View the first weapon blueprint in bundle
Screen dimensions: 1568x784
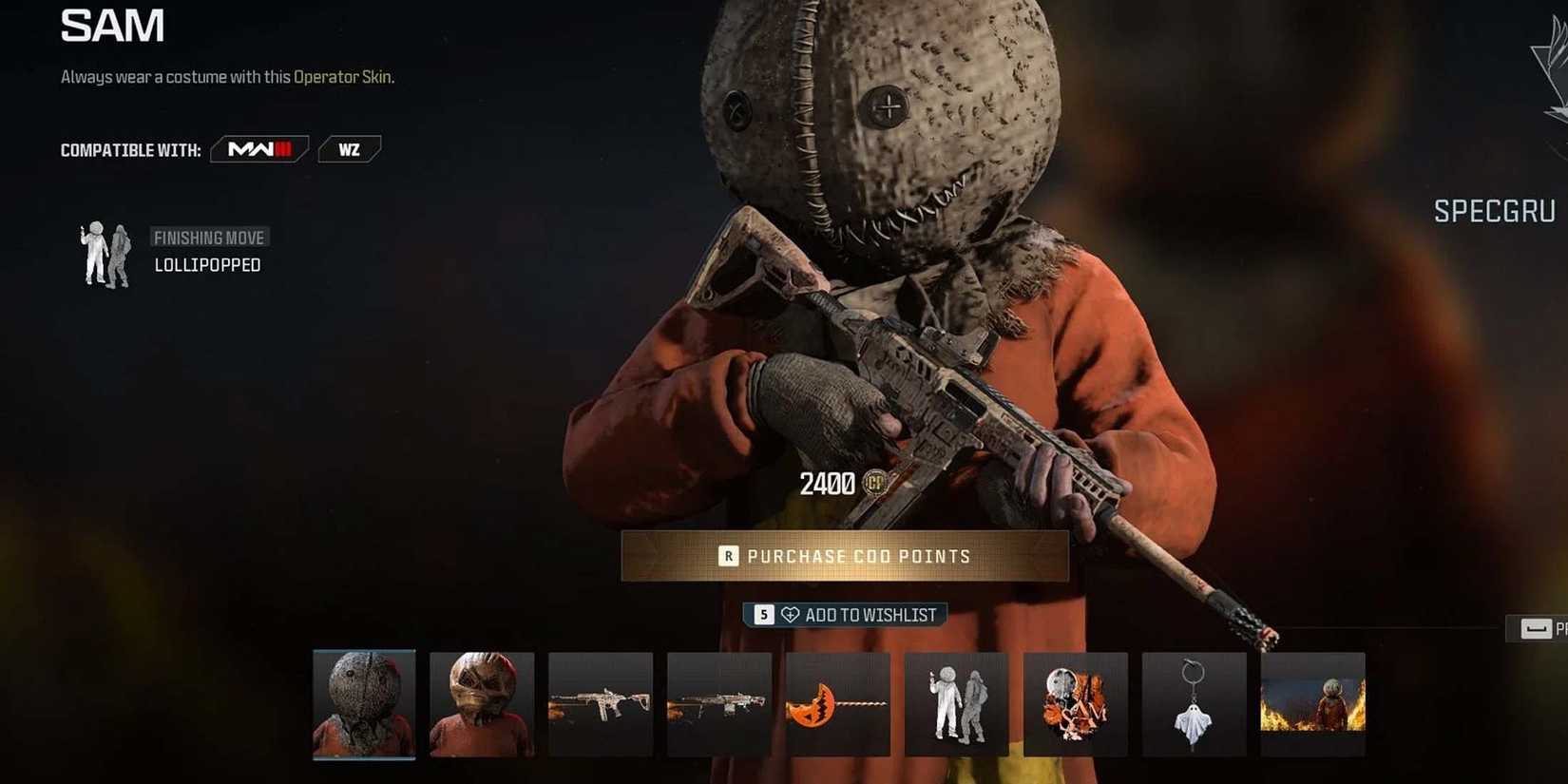(x=601, y=703)
